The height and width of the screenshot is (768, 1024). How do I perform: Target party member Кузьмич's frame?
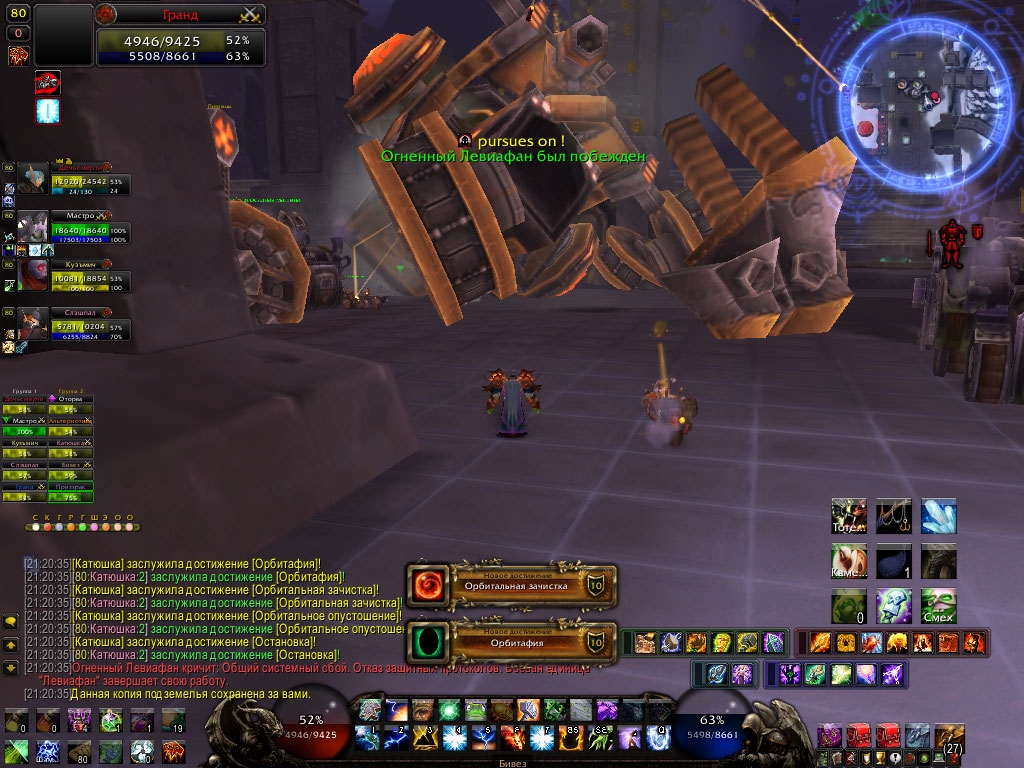(76, 274)
